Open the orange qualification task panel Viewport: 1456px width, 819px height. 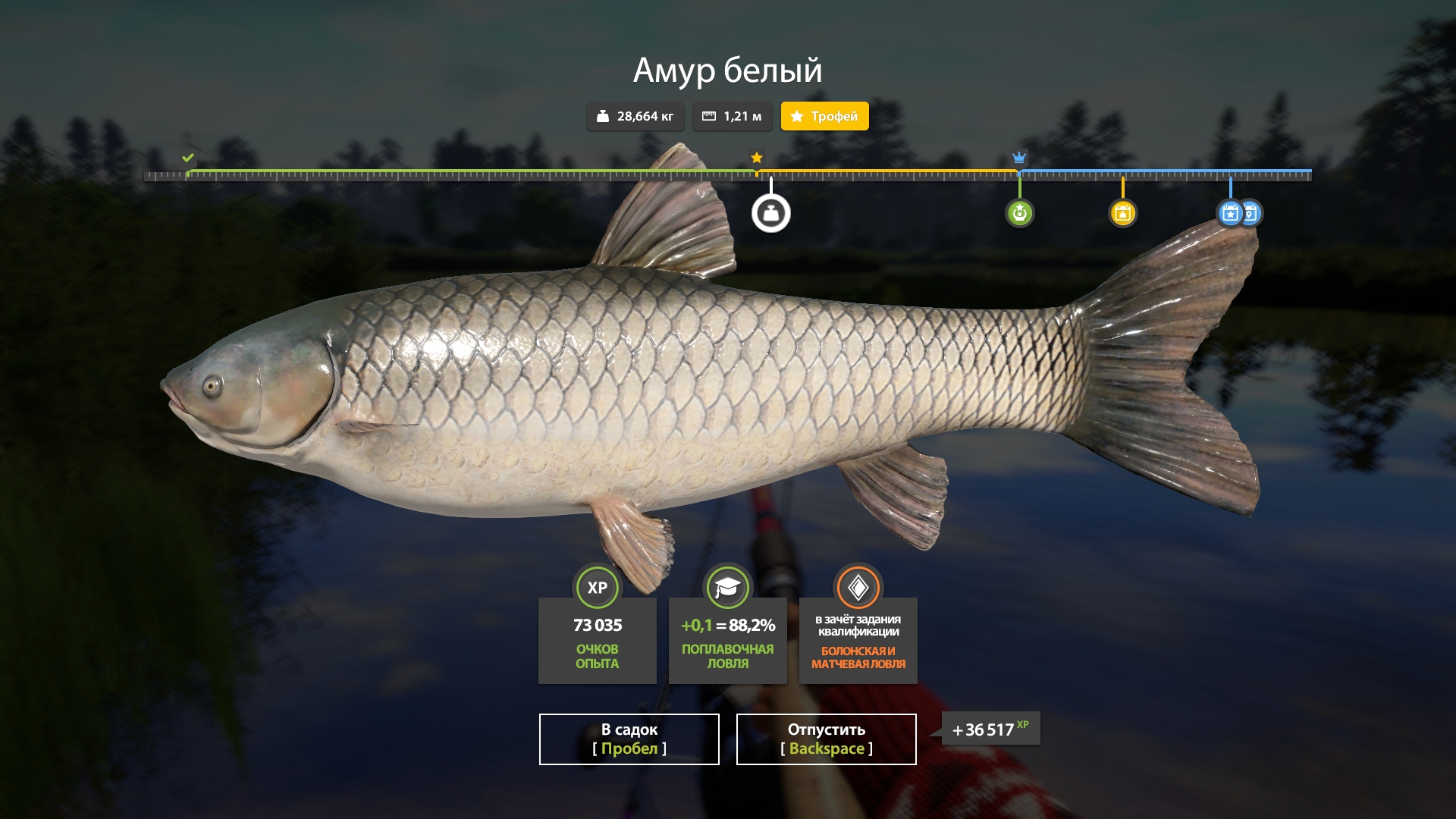click(858, 639)
